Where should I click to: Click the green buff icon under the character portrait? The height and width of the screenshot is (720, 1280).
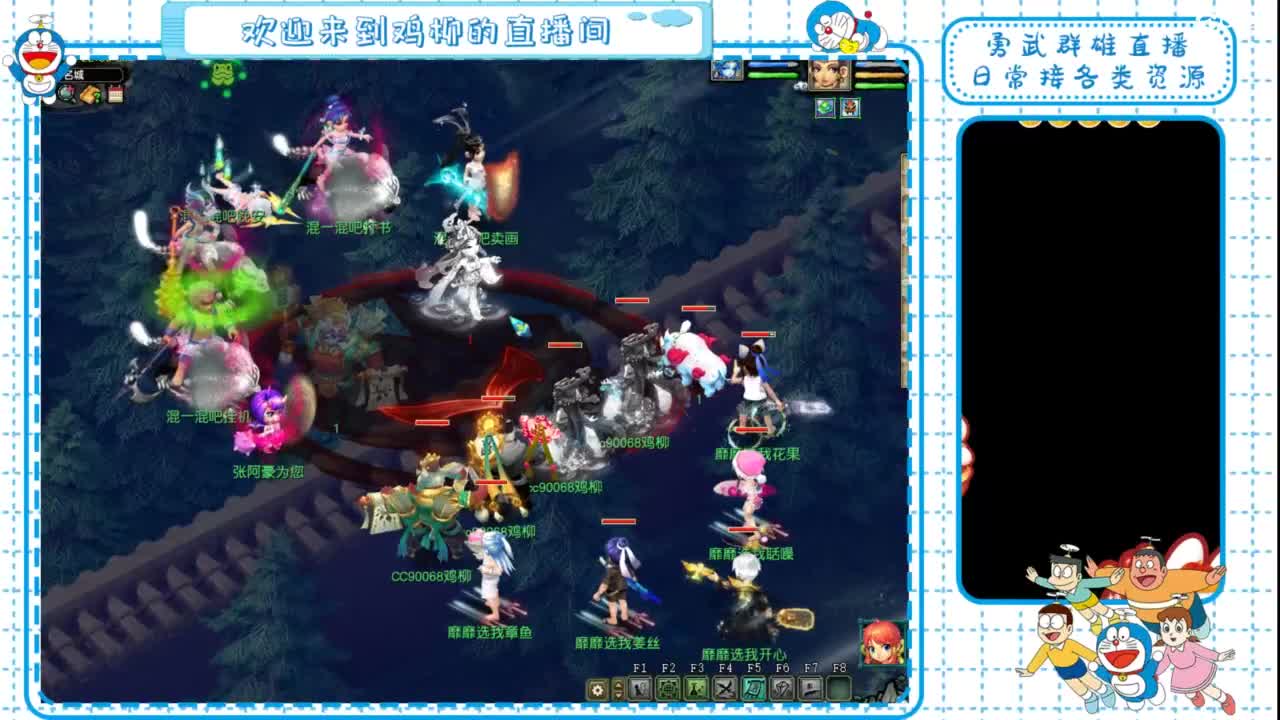click(824, 108)
